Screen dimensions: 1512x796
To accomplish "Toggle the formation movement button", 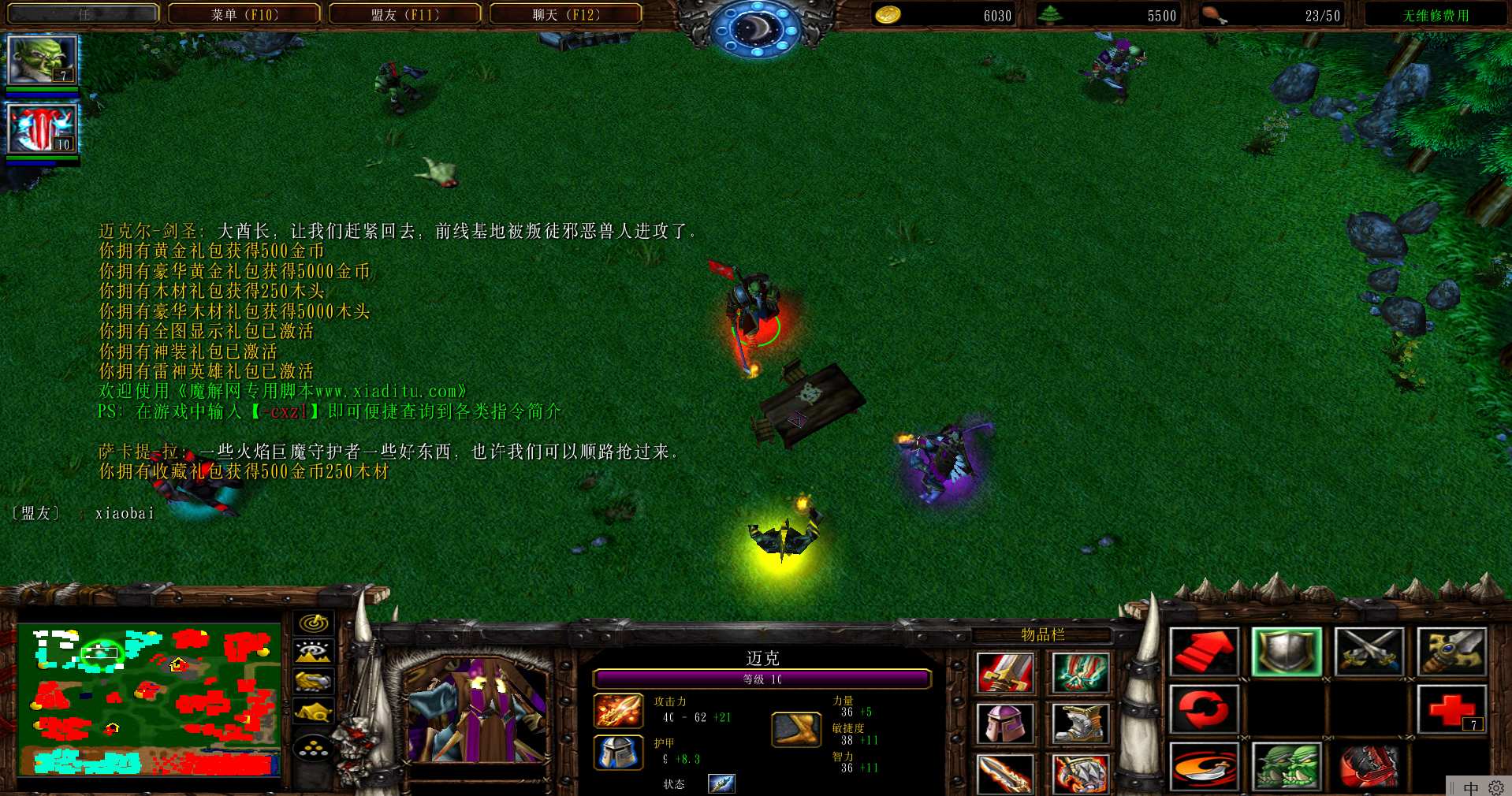I will 314,747.
